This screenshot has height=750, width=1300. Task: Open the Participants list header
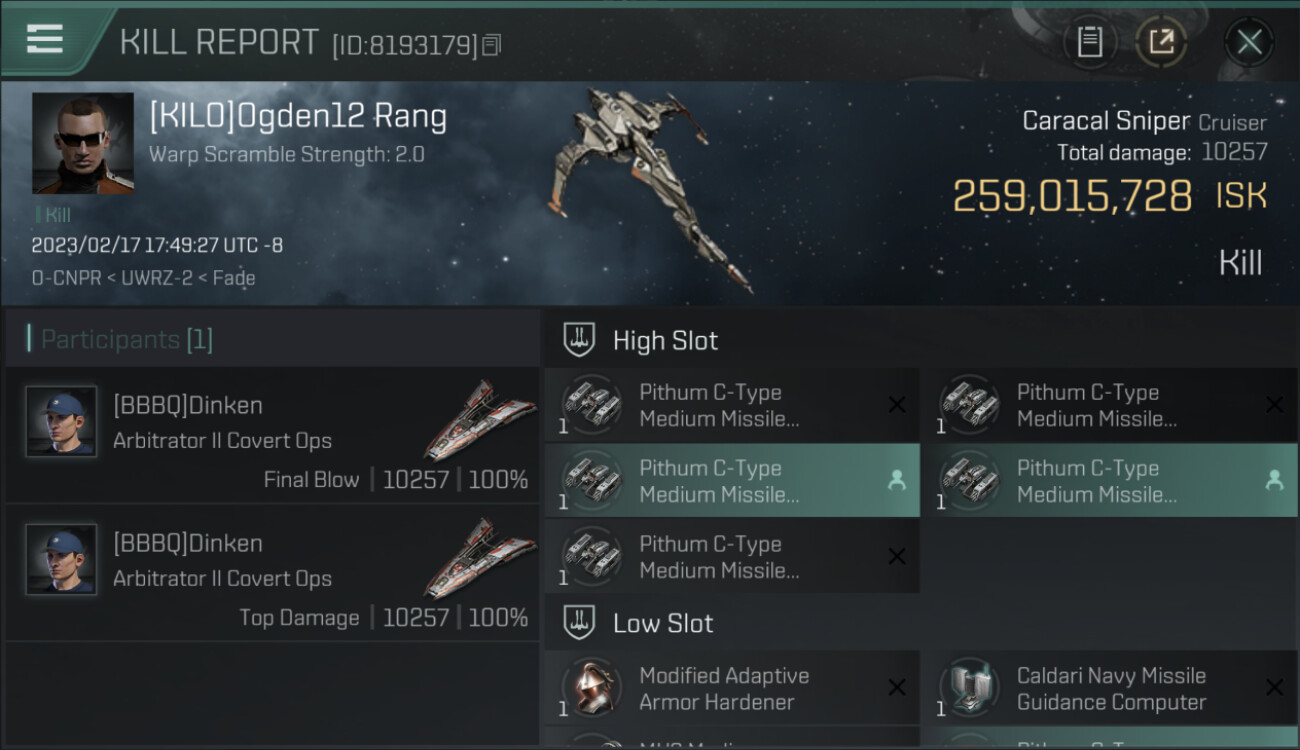tap(127, 340)
